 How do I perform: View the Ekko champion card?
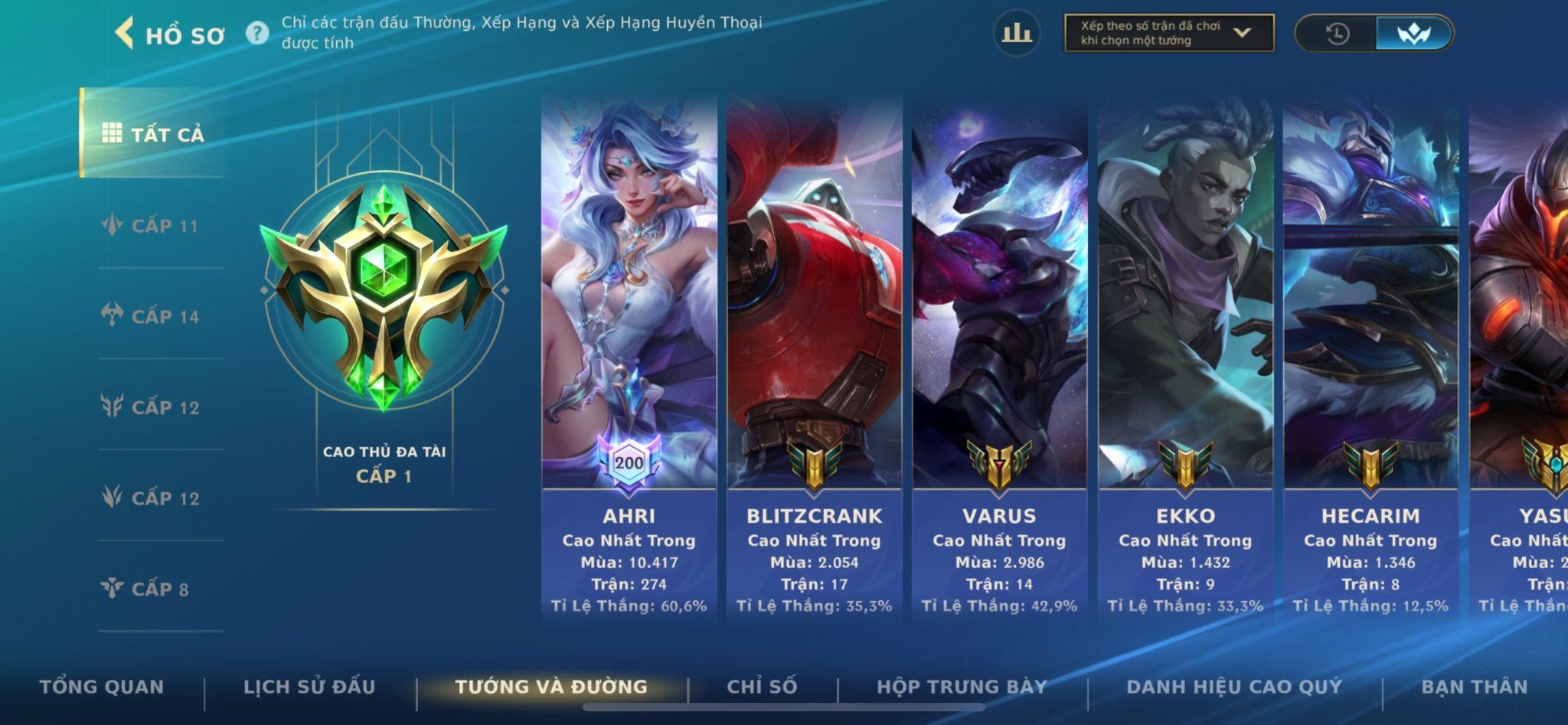(1185, 360)
